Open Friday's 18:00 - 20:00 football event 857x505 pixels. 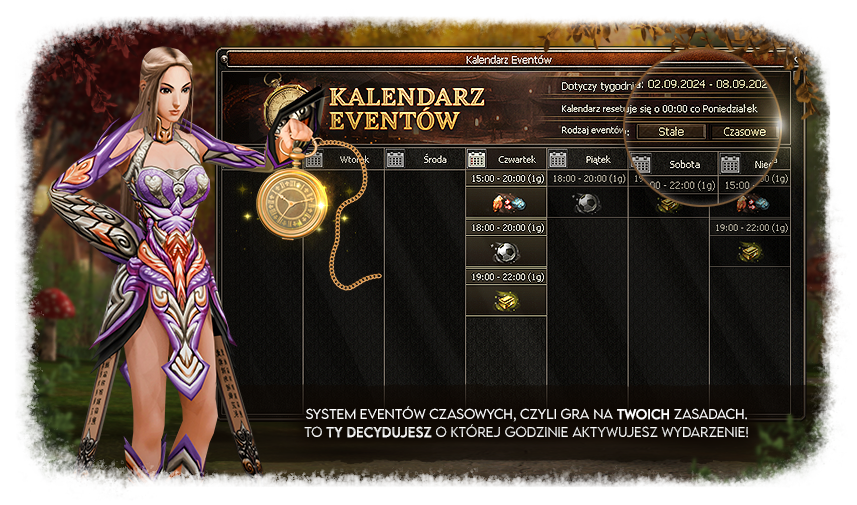[x=587, y=203]
